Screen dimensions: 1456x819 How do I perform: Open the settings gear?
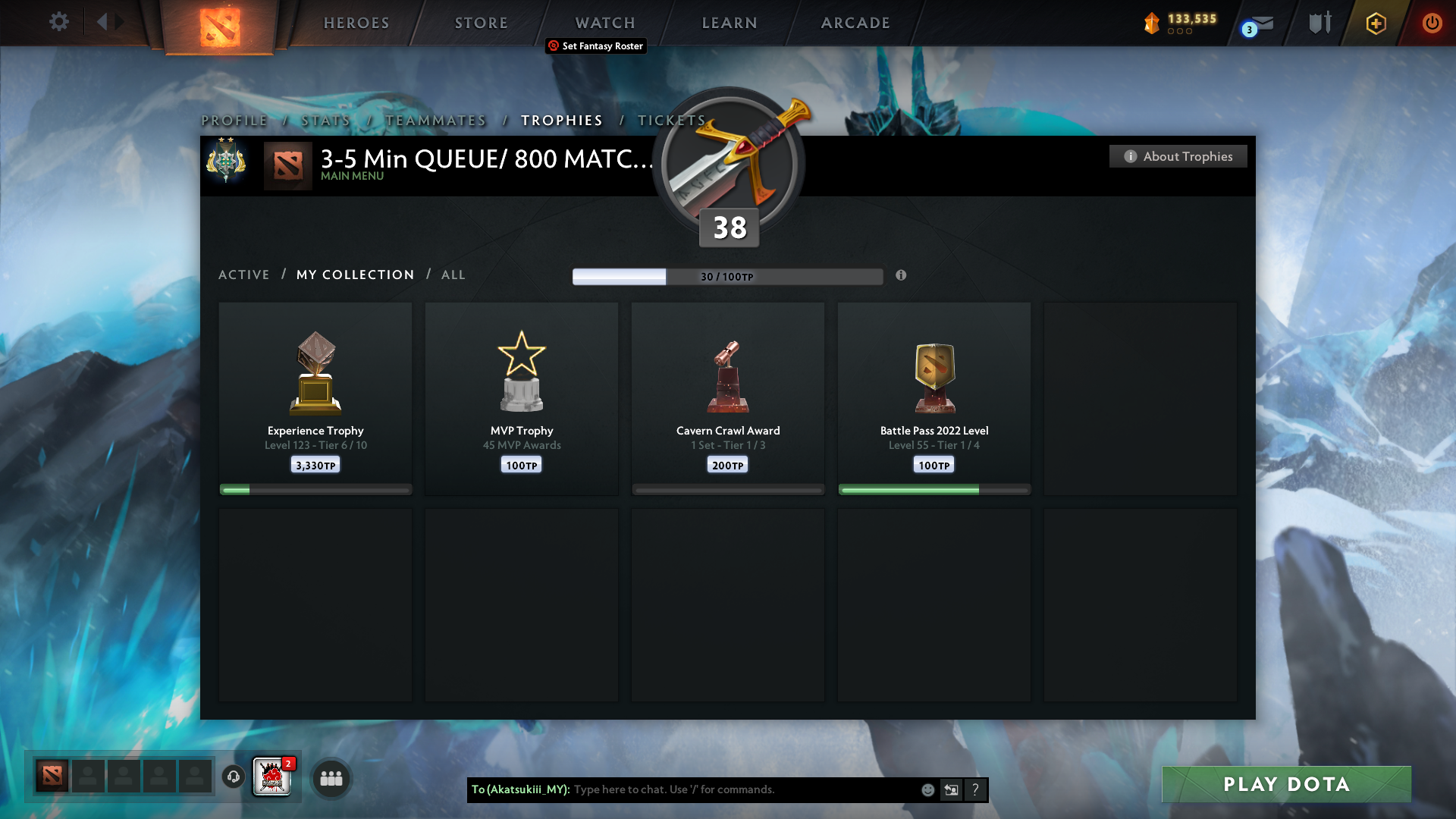point(59,22)
